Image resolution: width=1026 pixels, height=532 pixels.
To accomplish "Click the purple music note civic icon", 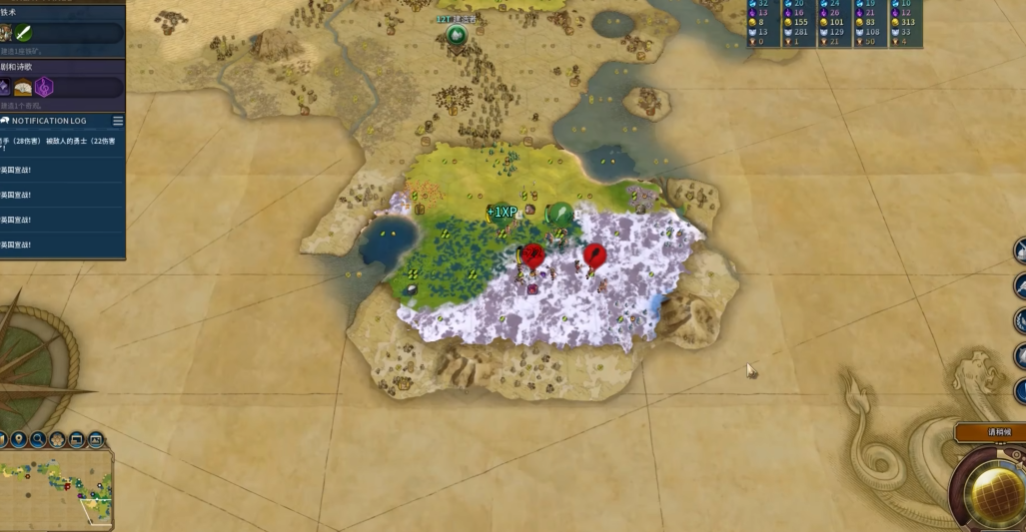I will pyautogui.click(x=44, y=88).
